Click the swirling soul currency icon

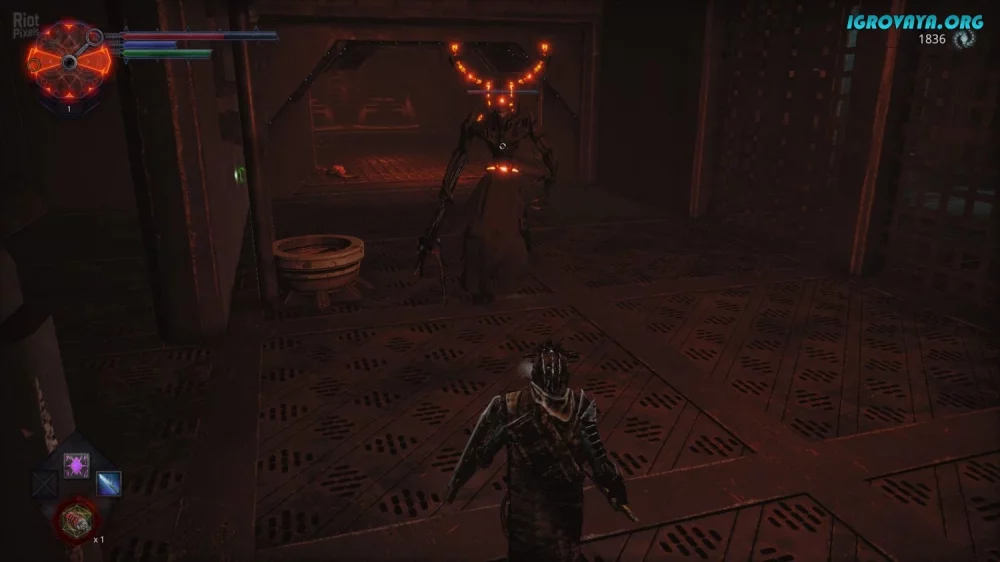(965, 39)
